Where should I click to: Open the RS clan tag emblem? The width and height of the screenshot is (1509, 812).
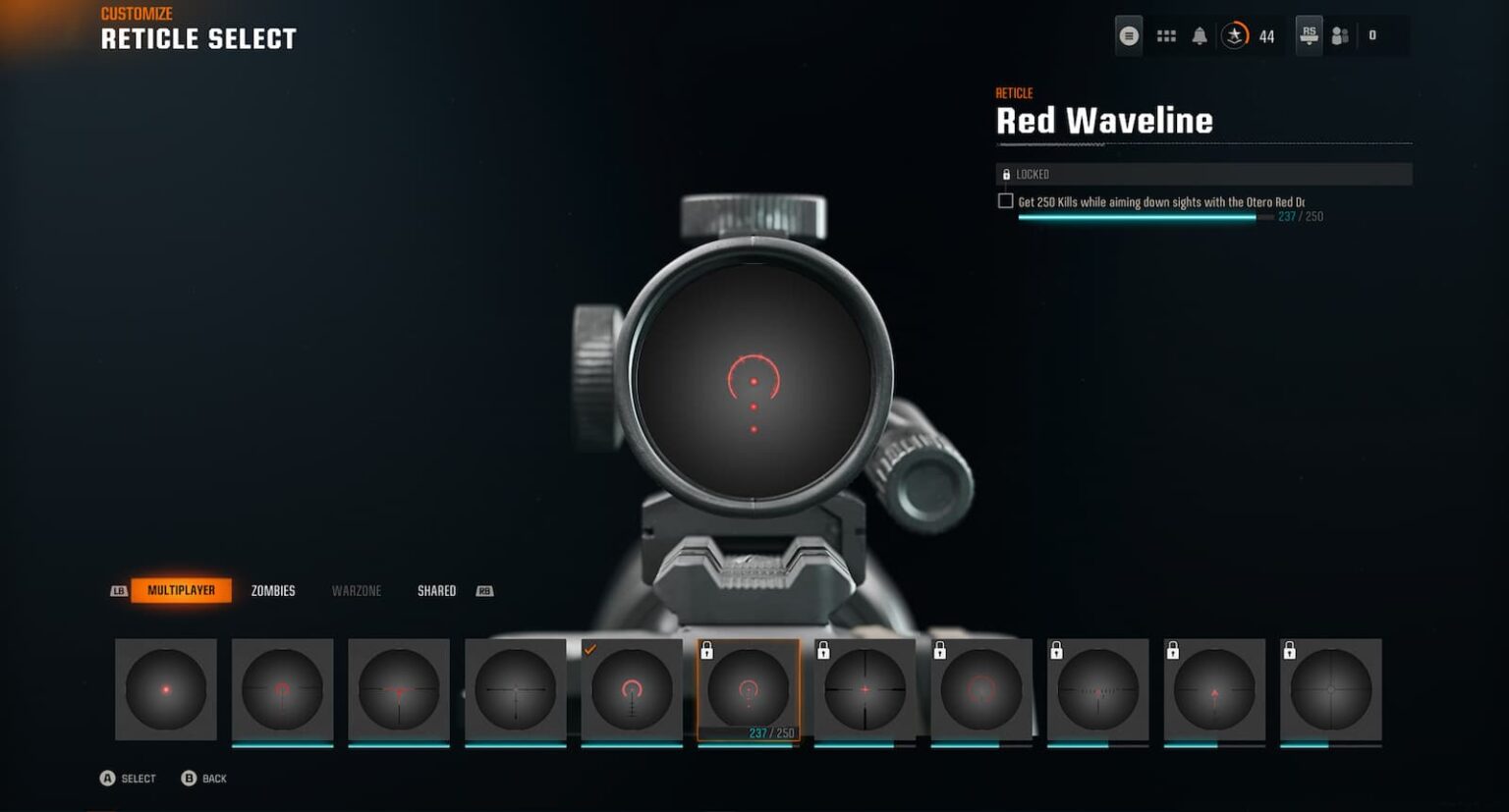pyautogui.click(x=1309, y=34)
